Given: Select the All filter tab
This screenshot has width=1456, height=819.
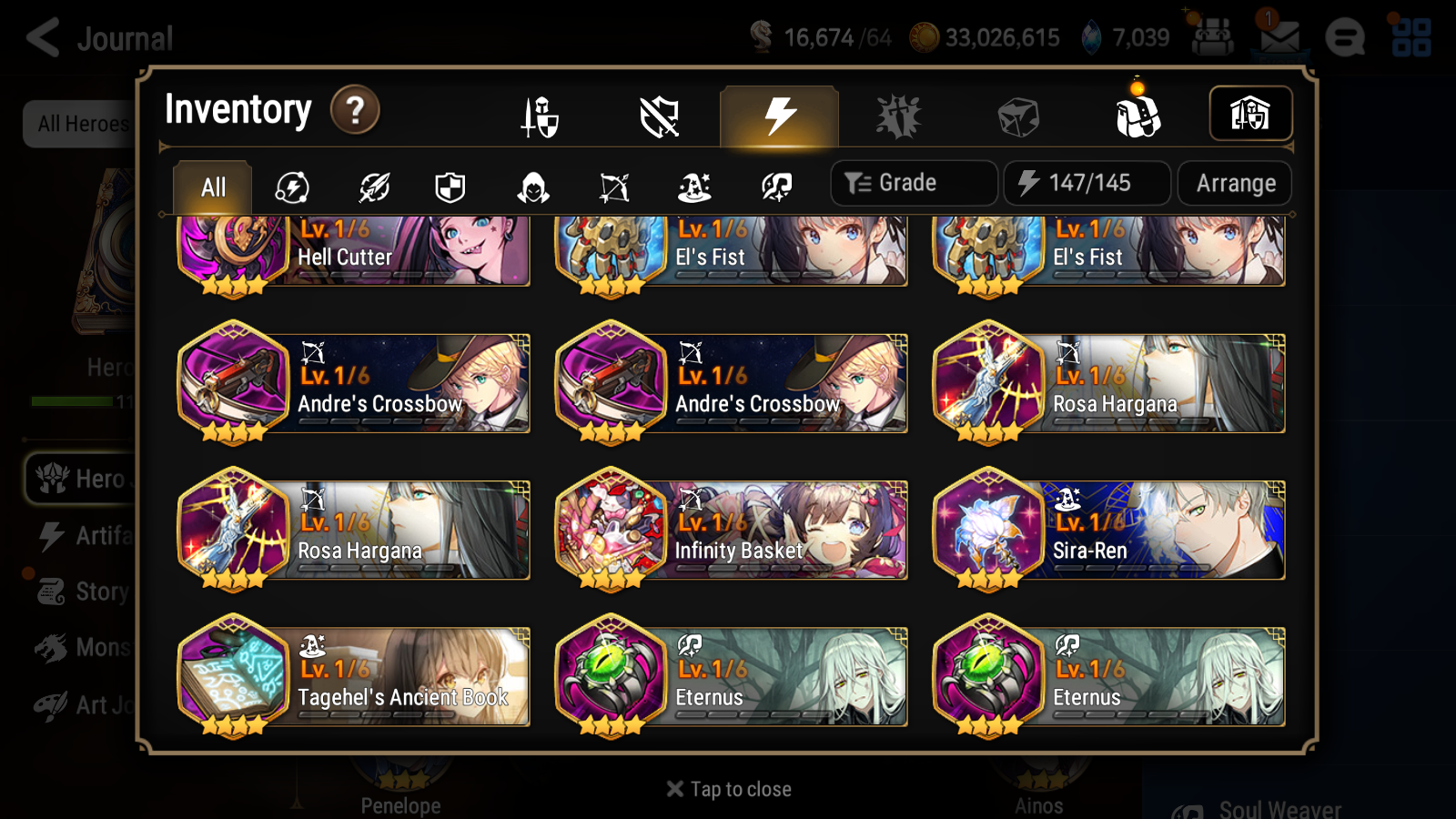Looking at the screenshot, I should [211, 187].
